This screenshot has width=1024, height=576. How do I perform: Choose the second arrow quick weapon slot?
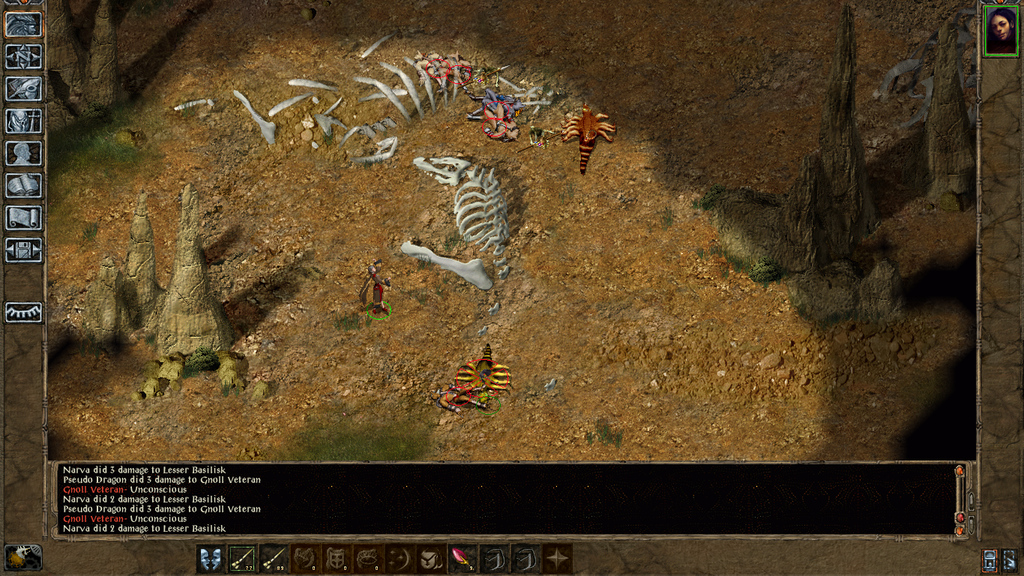274,558
